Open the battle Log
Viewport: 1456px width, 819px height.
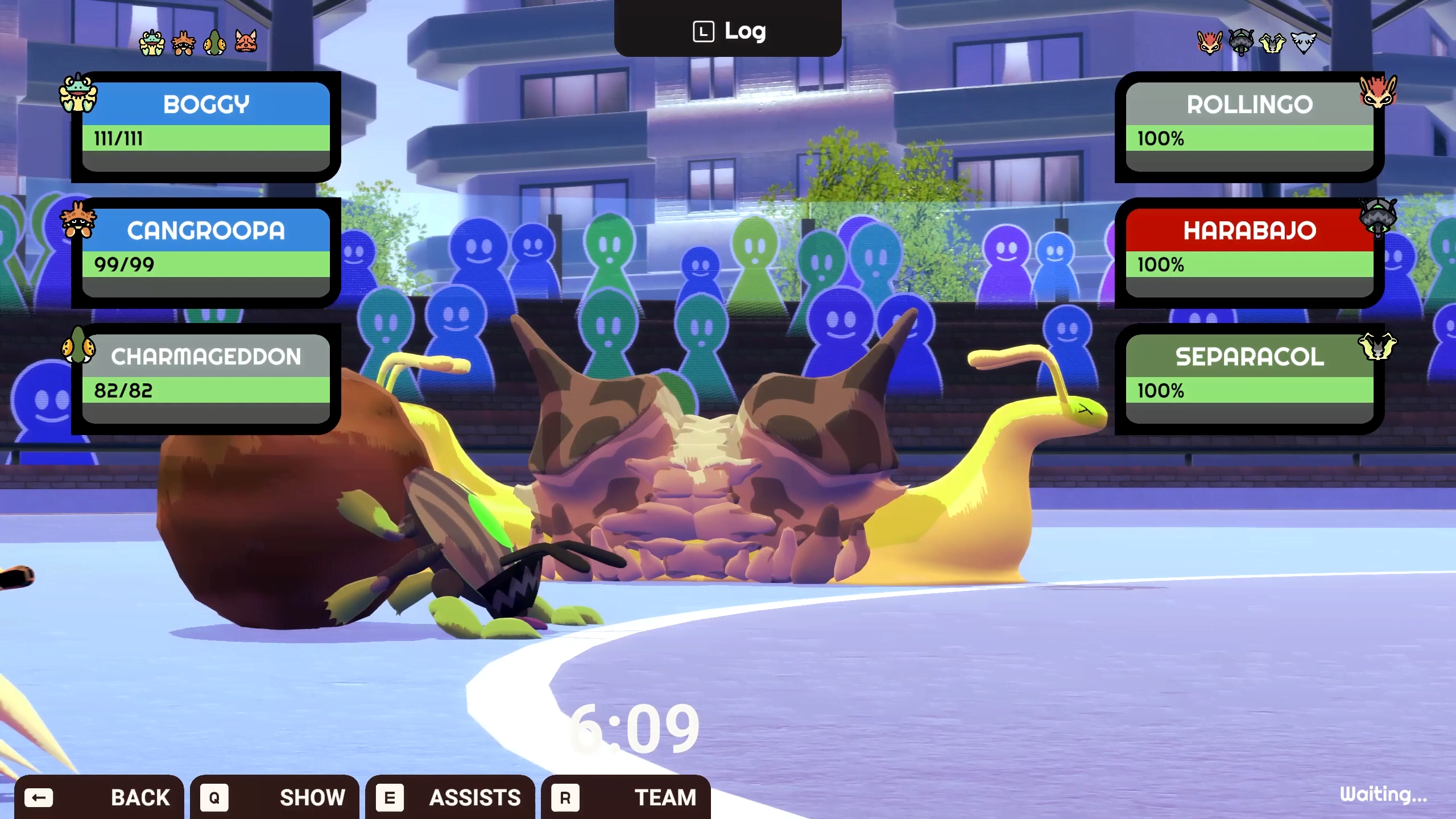(728, 31)
